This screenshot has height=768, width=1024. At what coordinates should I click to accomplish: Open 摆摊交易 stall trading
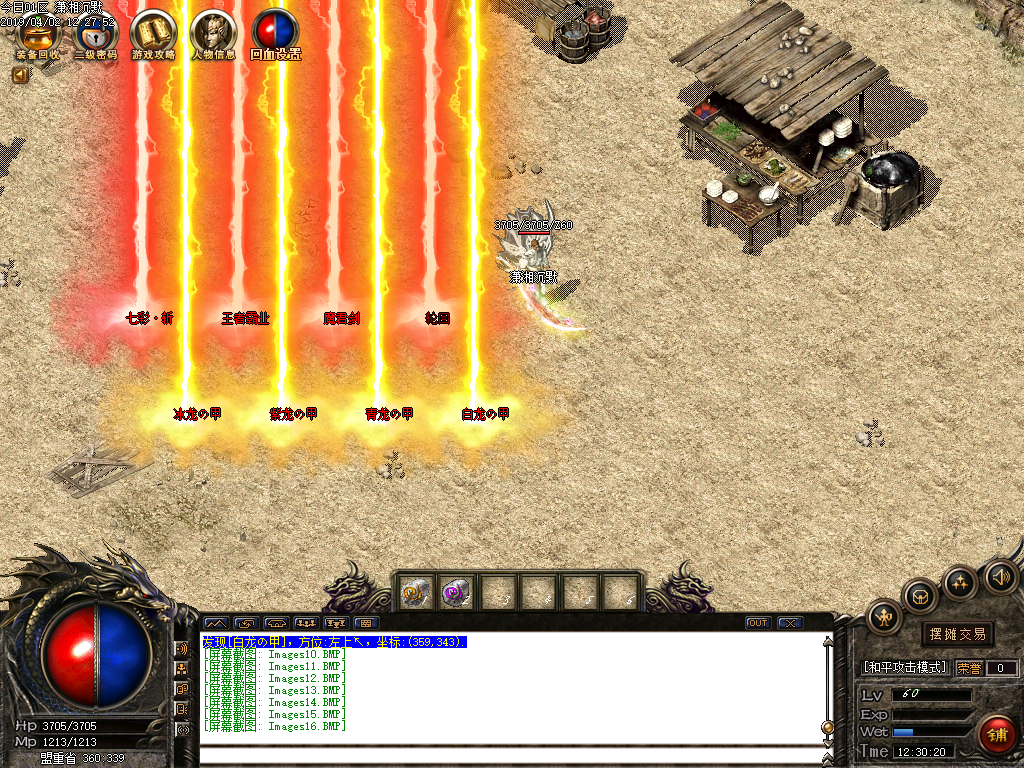[x=957, y=634]
